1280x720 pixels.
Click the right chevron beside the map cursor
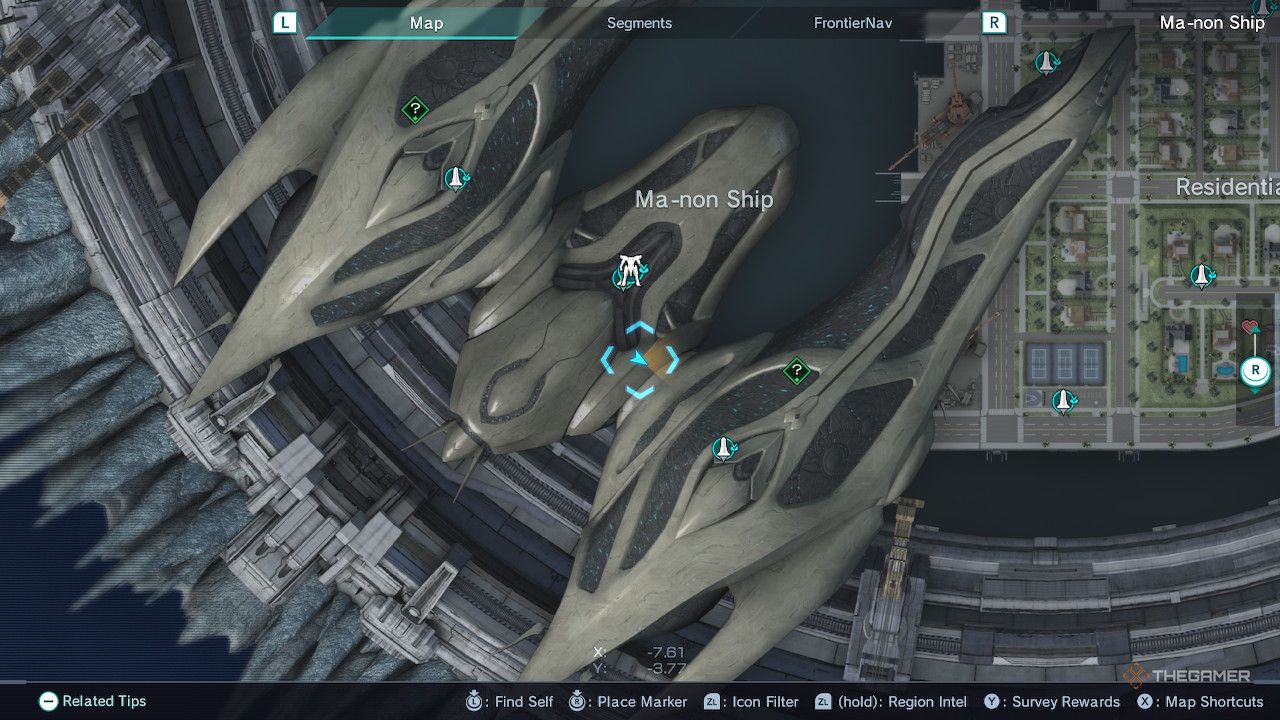click(672, 360)
